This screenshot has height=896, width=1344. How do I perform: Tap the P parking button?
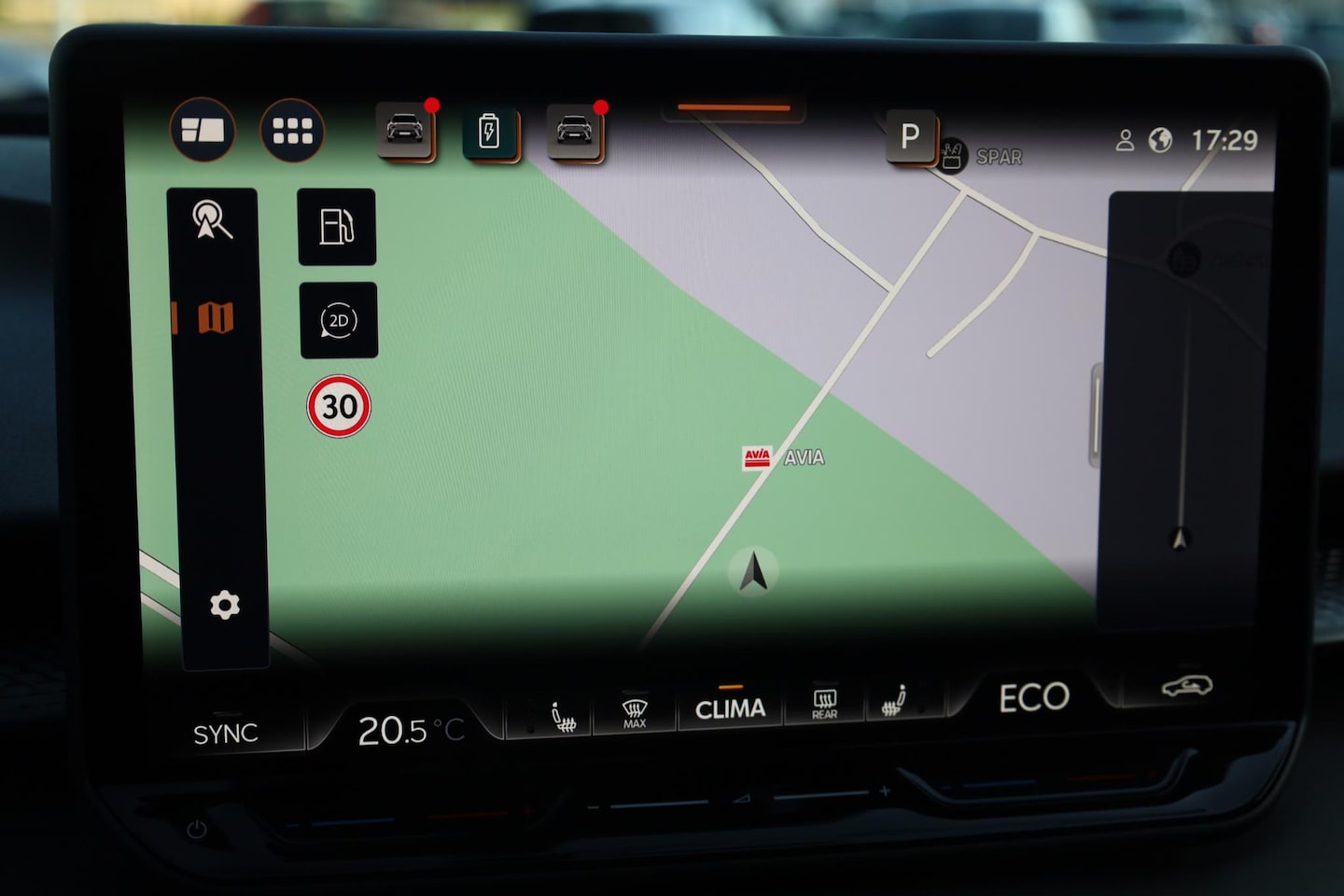point(910,137)
